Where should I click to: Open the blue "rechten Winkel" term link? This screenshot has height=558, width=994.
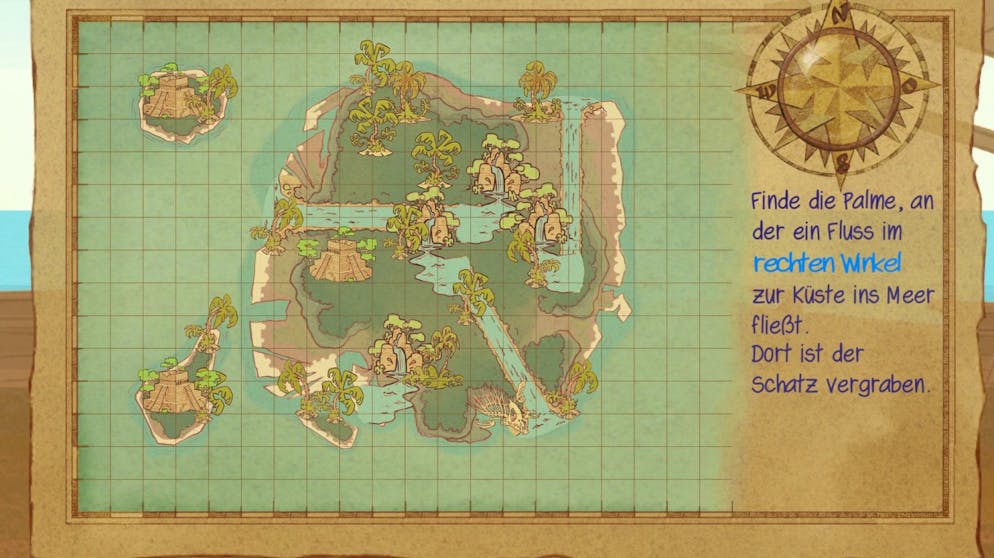coord(826,263)
